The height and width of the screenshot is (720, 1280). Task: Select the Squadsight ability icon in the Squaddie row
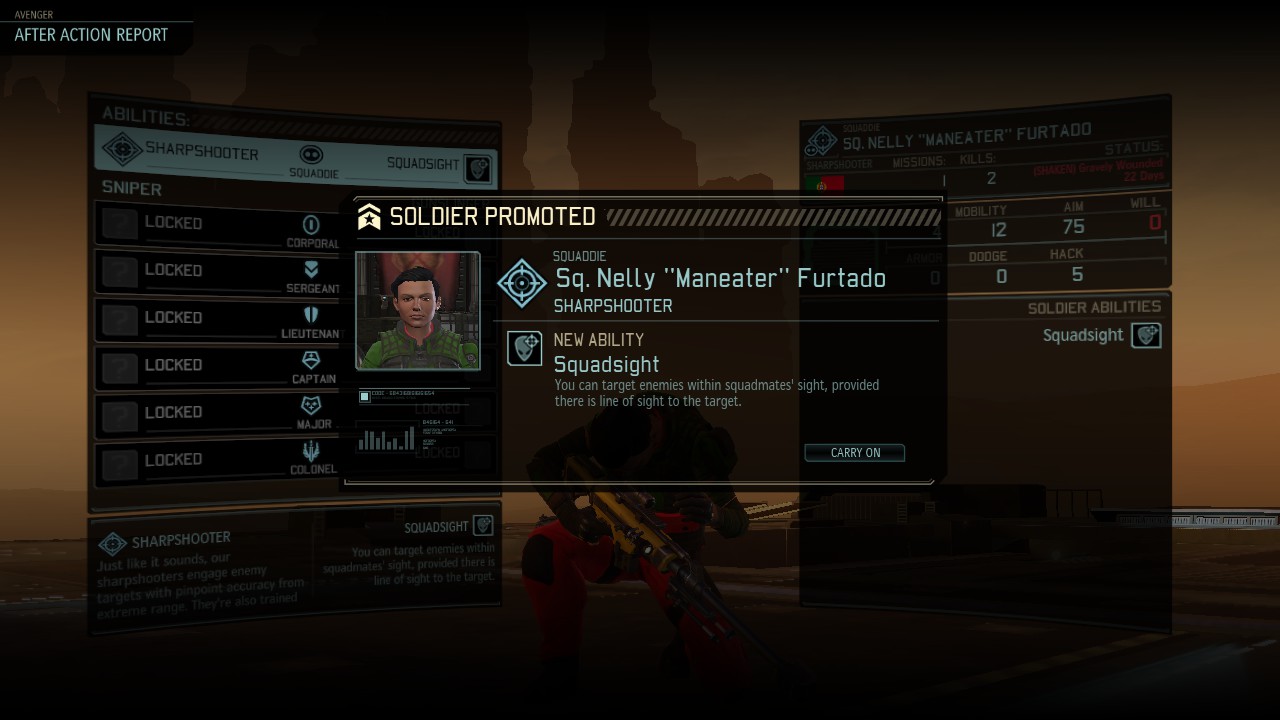click(x=479, y=168)
